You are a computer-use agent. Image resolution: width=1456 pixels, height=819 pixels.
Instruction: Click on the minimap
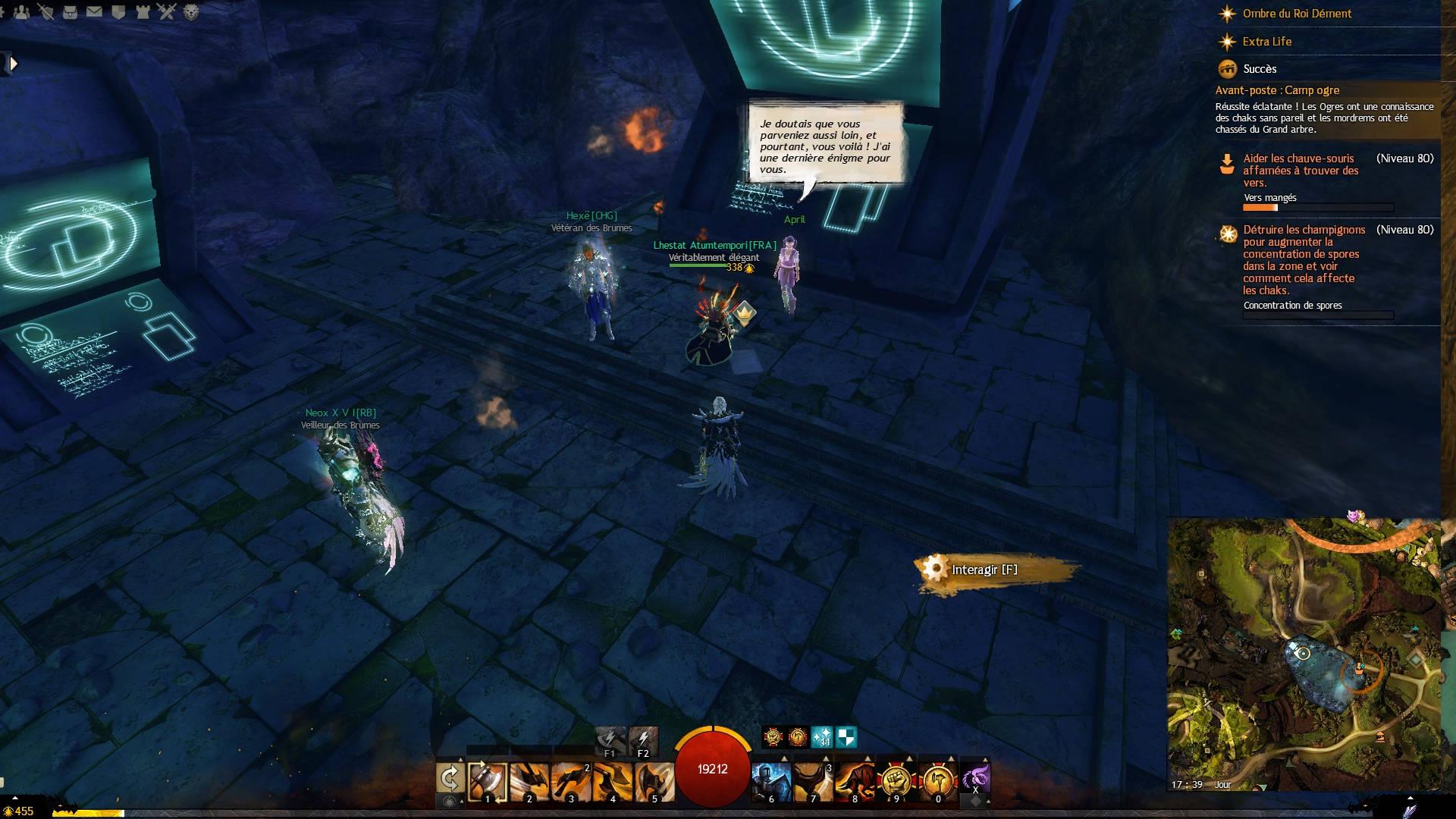pyautogui.click(x=1303, y=654)
